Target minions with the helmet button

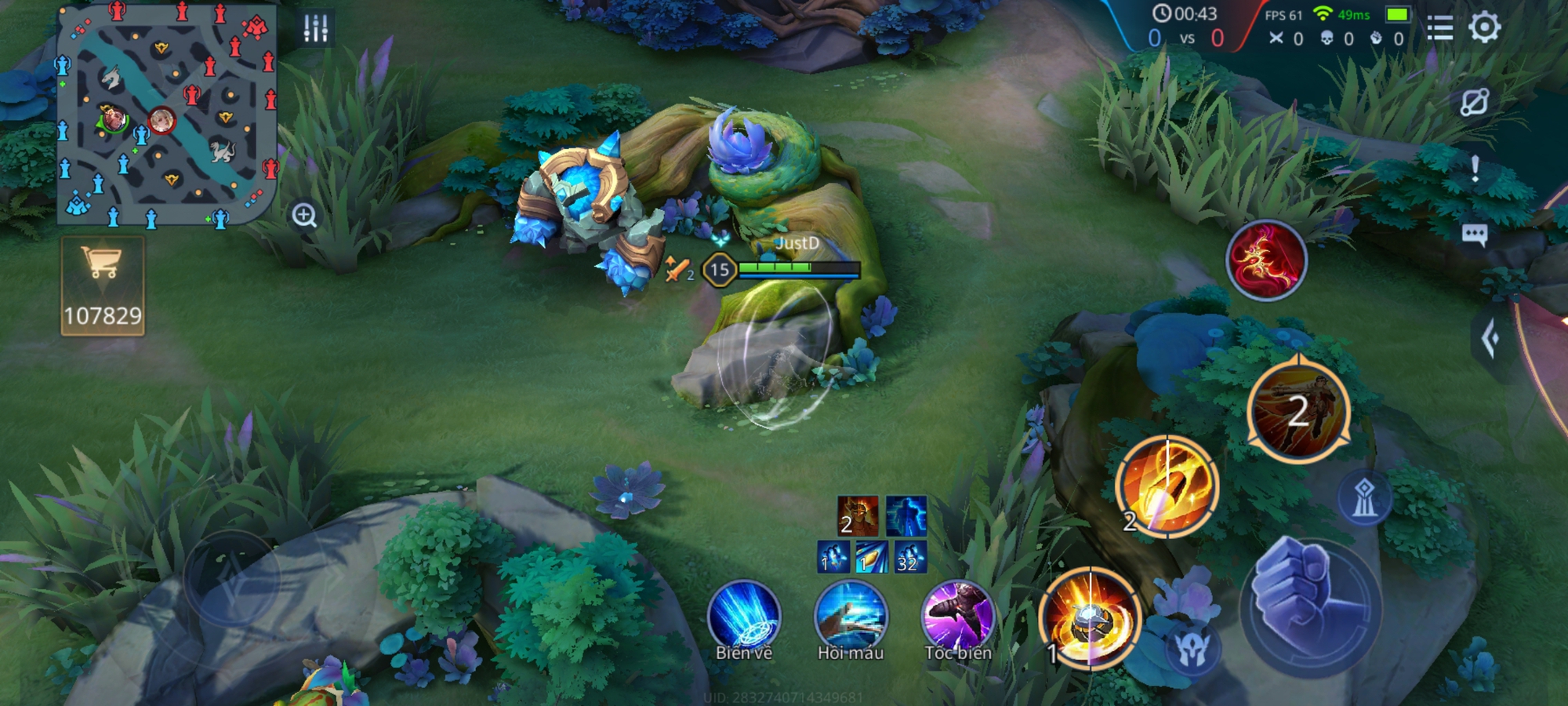coord(1192,648)
